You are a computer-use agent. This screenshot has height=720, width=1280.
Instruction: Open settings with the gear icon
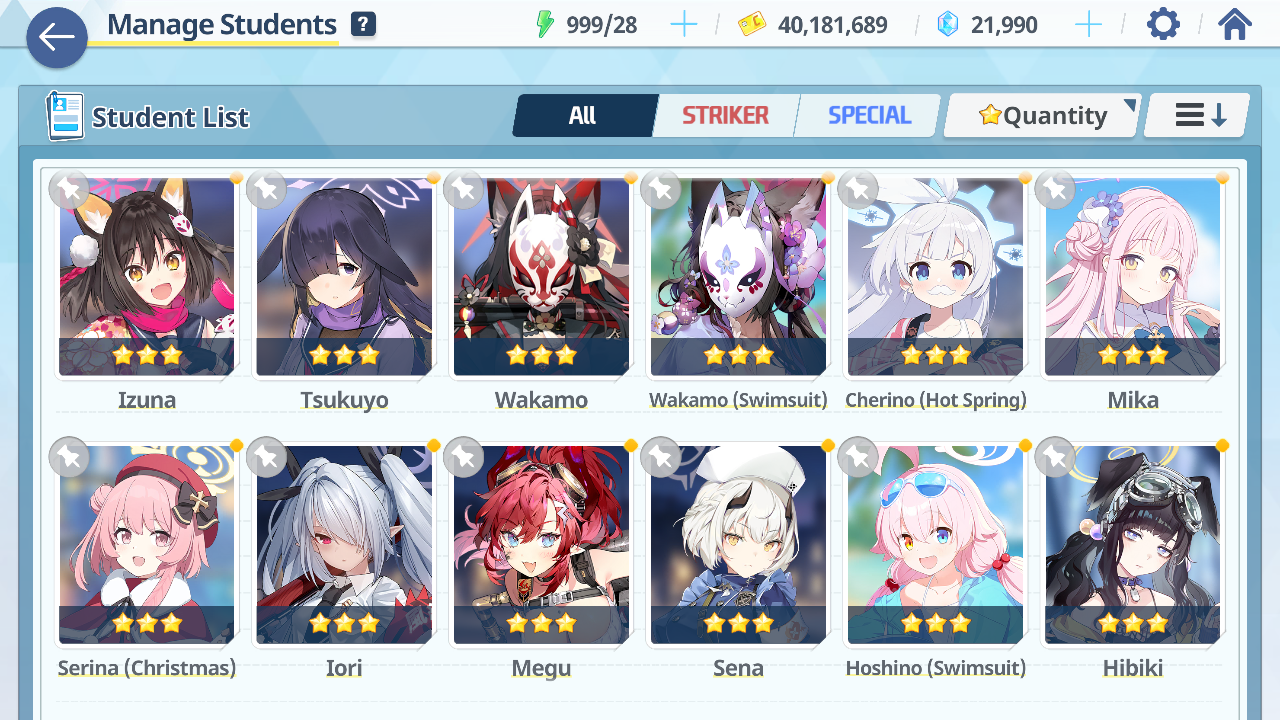pos(1162,24)
